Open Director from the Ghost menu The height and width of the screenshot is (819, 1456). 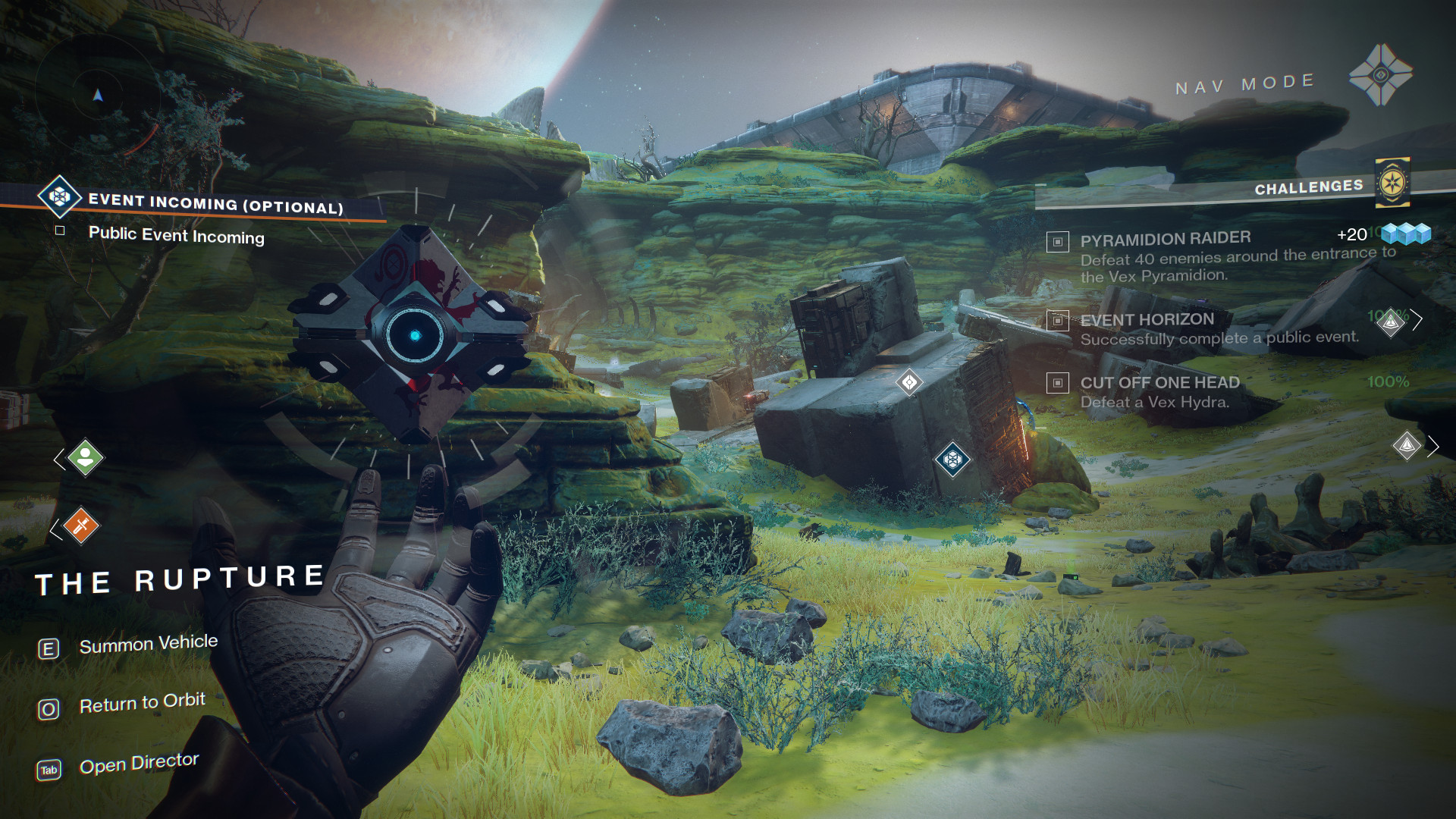pyautogui.click(x=139, y=764)
